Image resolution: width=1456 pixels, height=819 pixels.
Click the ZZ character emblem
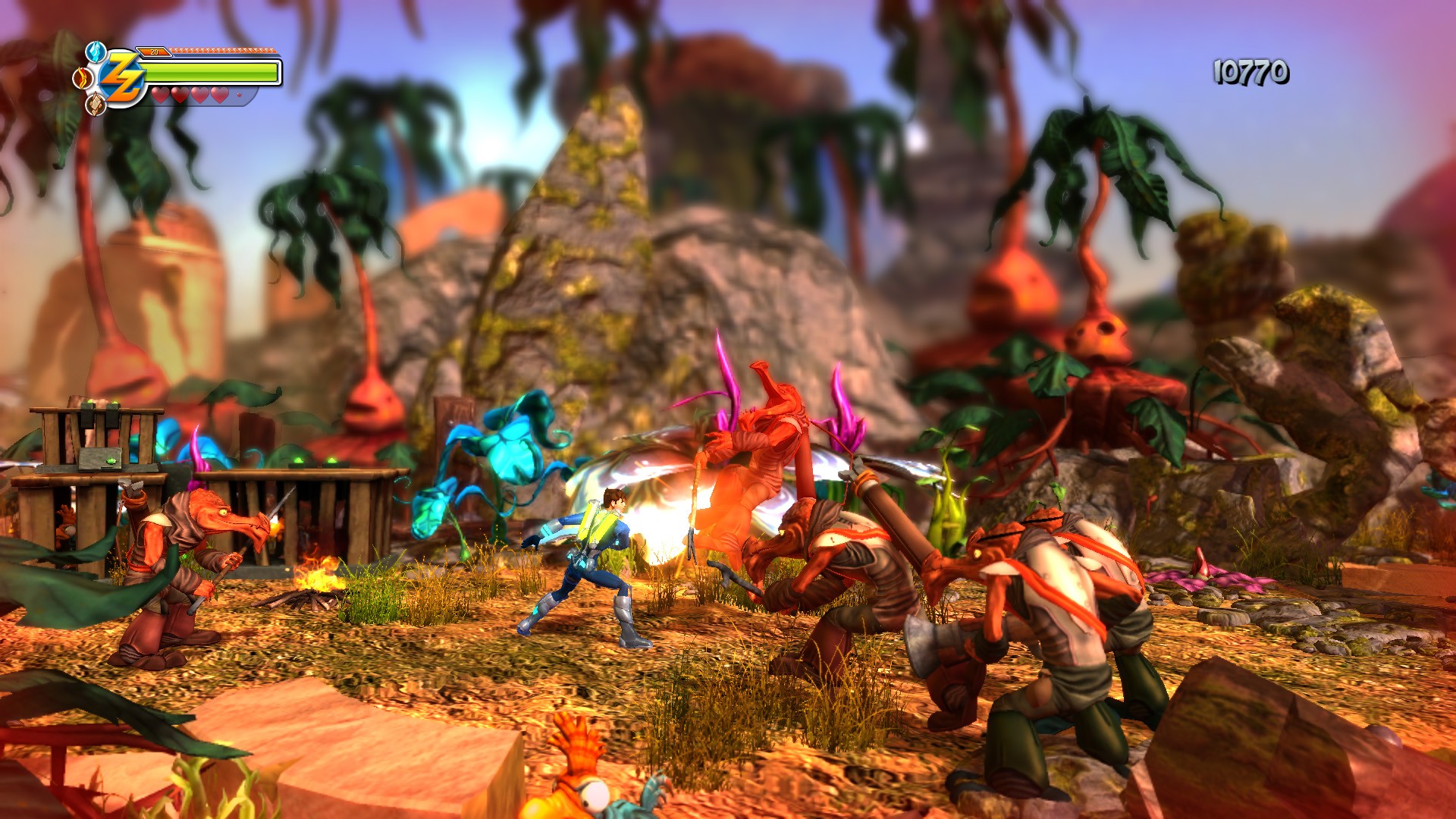coord(122,76)
